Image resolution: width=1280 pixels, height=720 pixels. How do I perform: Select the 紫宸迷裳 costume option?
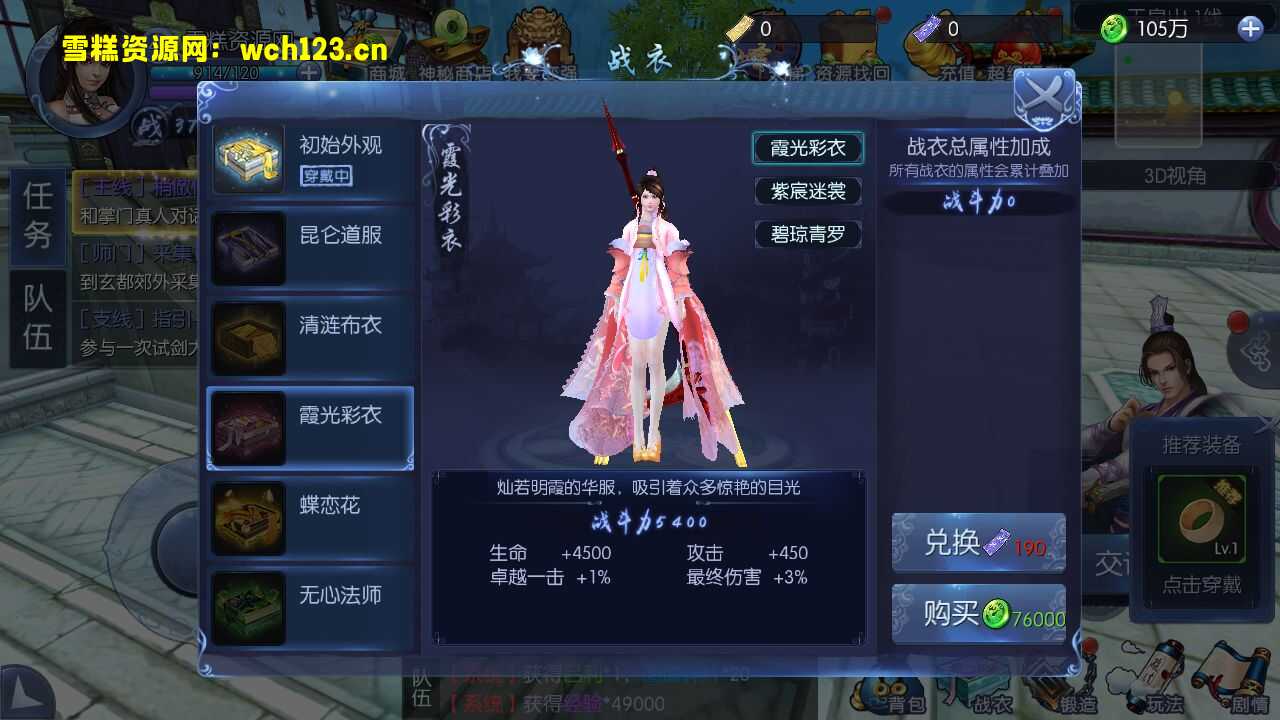click(x=808, y=191)
